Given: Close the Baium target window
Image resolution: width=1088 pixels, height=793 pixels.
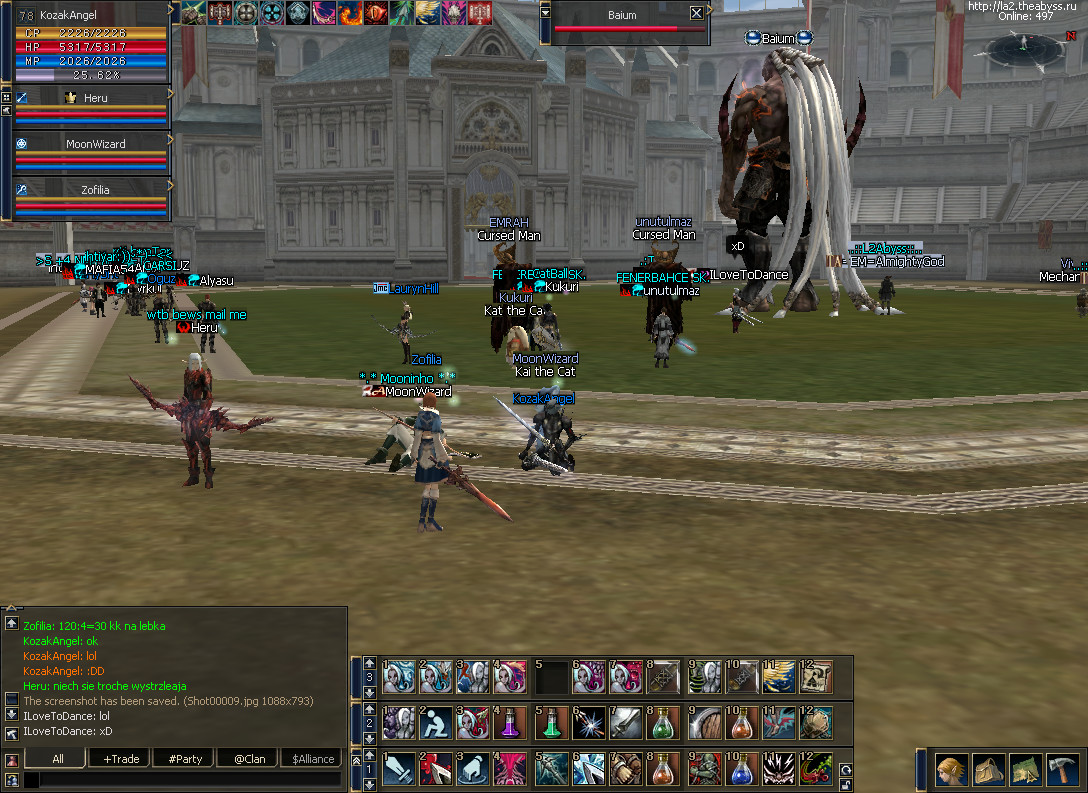Looking at the screenshot, I should [696, 14].
